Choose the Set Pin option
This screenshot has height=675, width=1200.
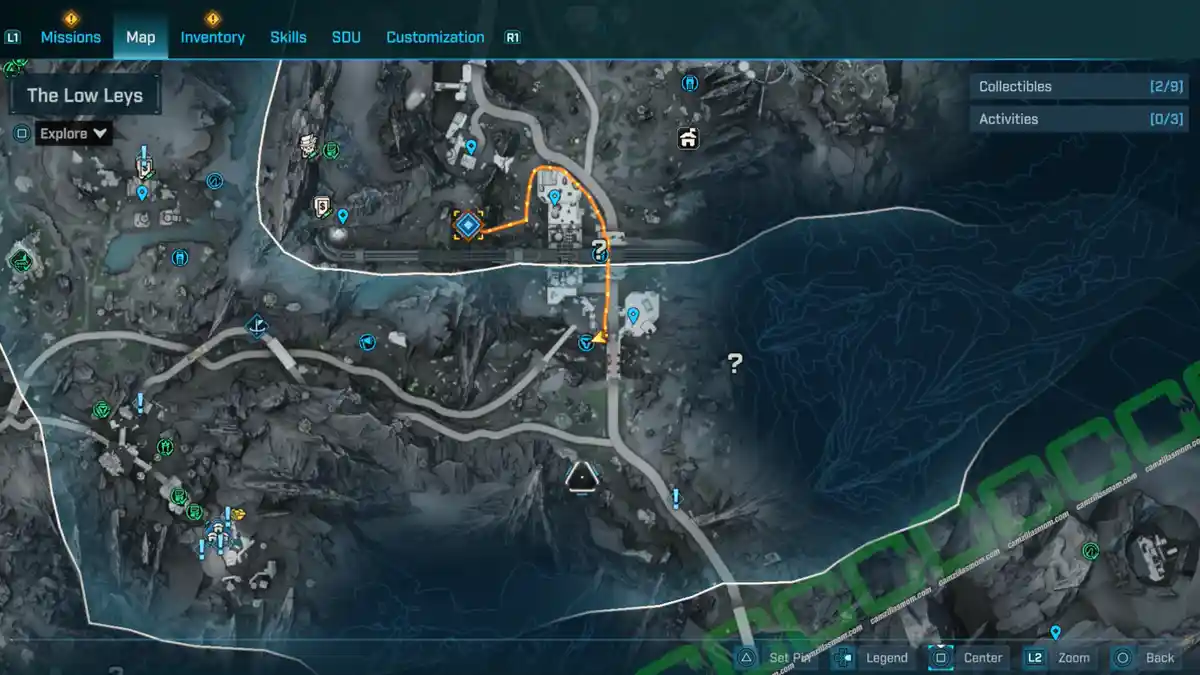779,657
